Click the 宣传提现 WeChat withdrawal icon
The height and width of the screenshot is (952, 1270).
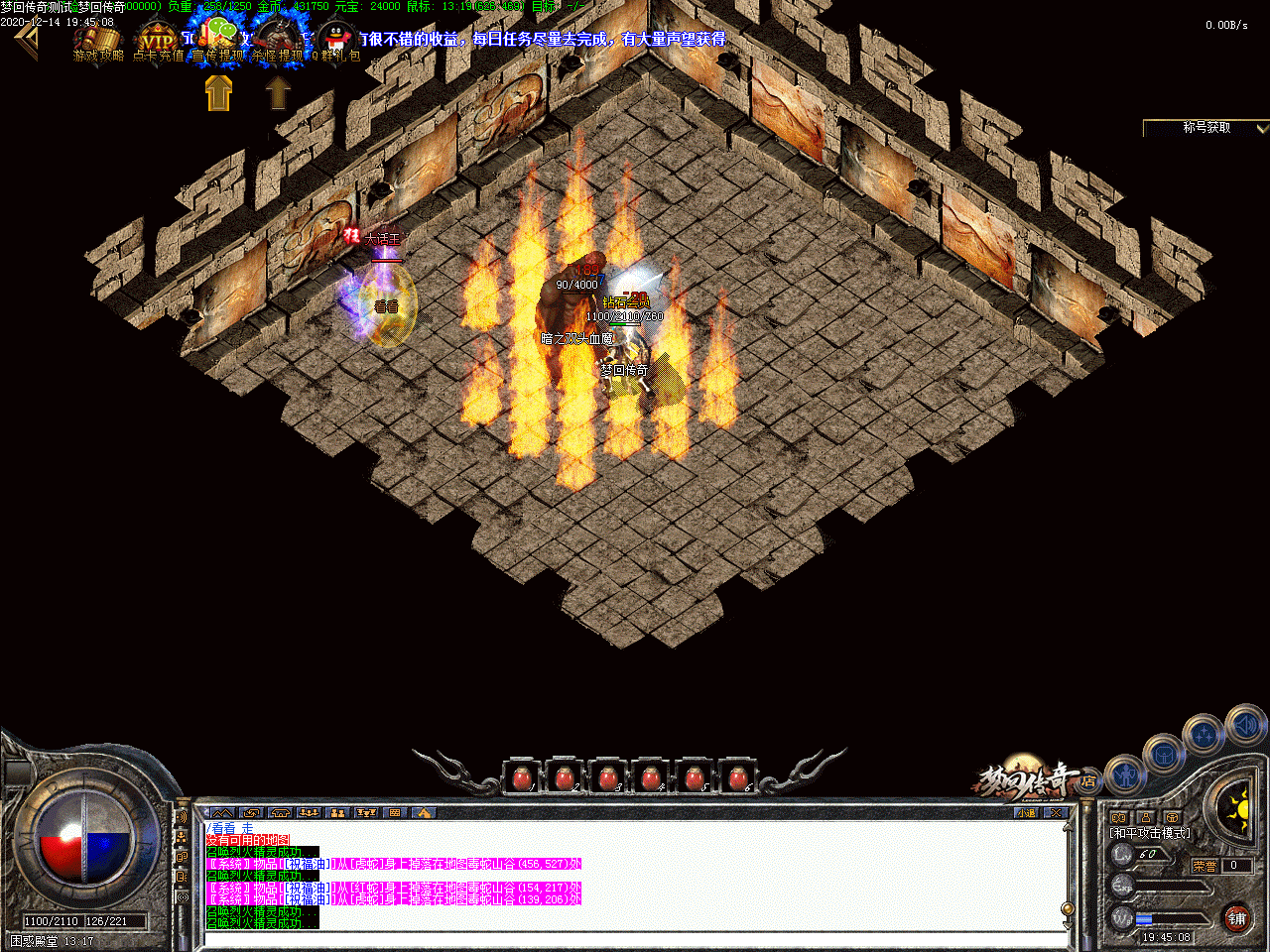(220, 33)
